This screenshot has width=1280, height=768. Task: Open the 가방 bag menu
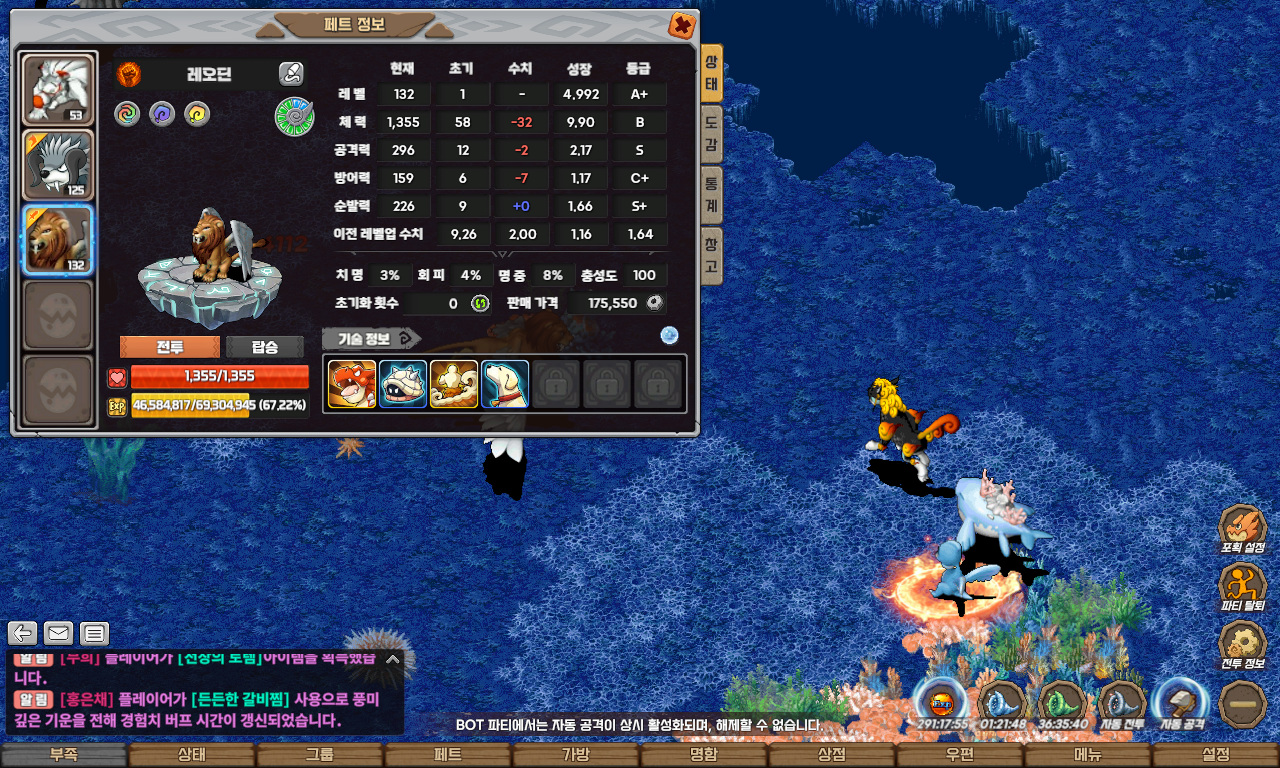tap(576, 755)
